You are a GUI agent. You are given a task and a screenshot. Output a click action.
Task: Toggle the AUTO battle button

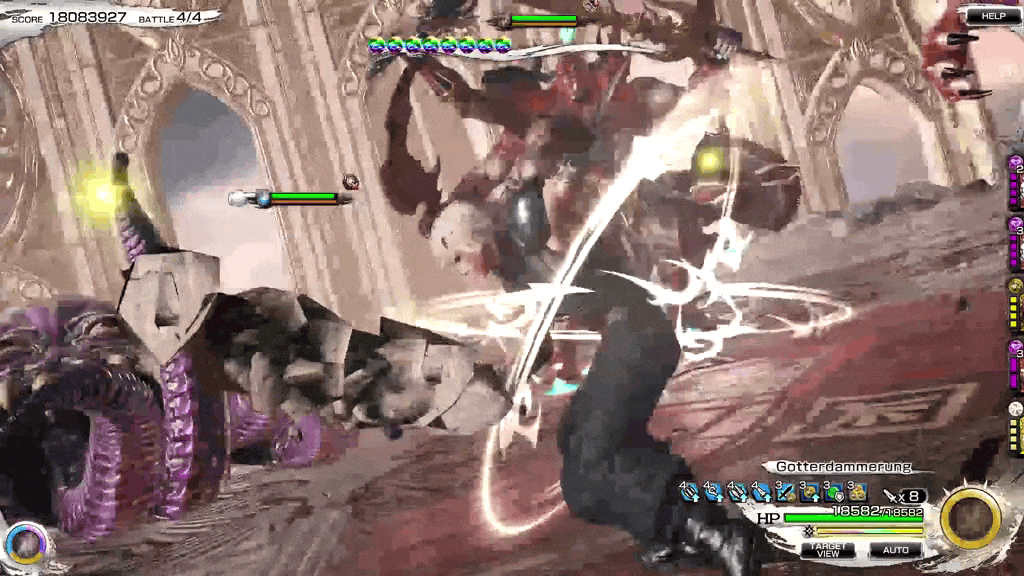tap(895, 549)
